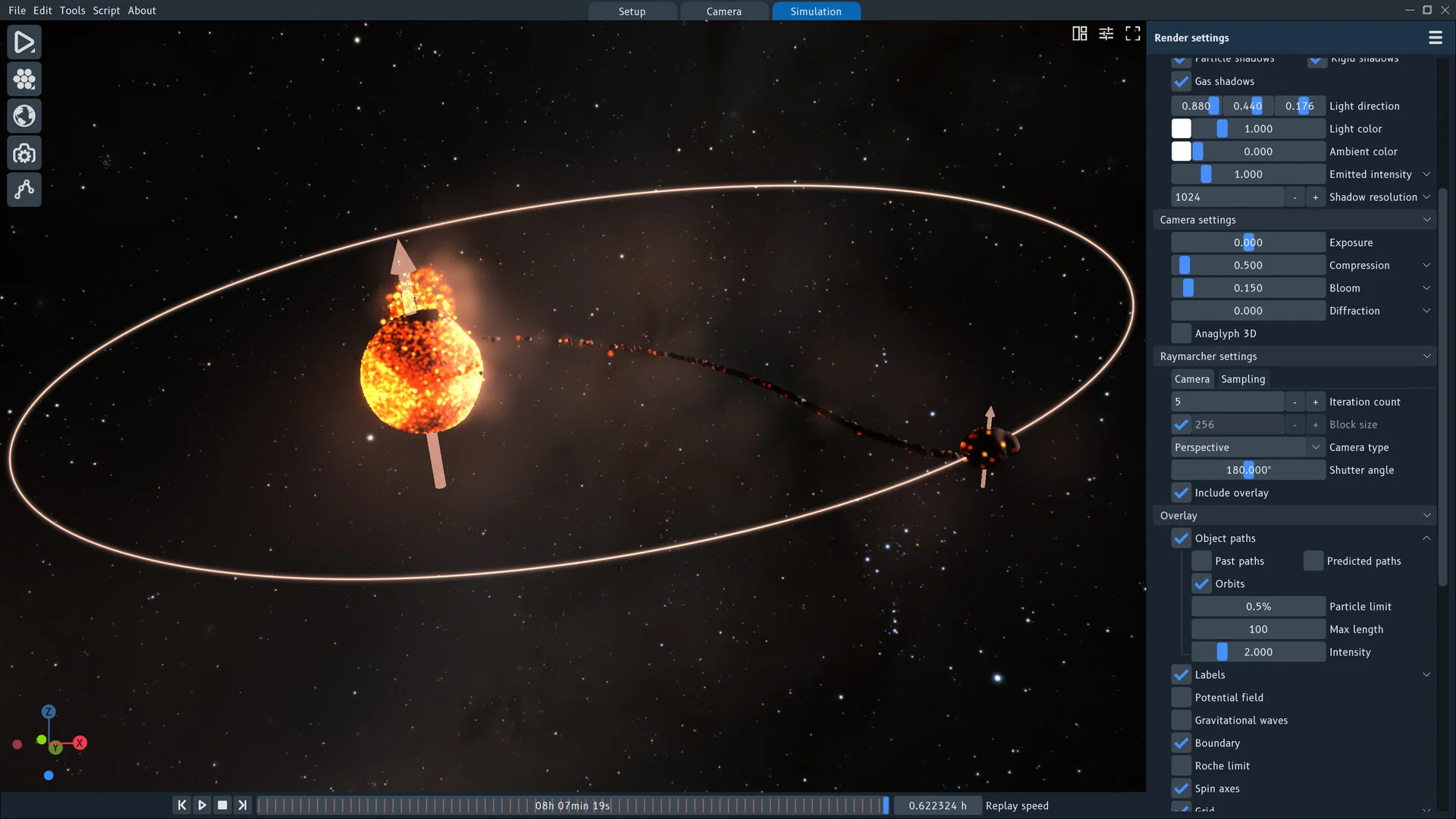The image size is (1456, 819).
Task: Click the large play arrow sidebar icon
Action: (24, 42)
